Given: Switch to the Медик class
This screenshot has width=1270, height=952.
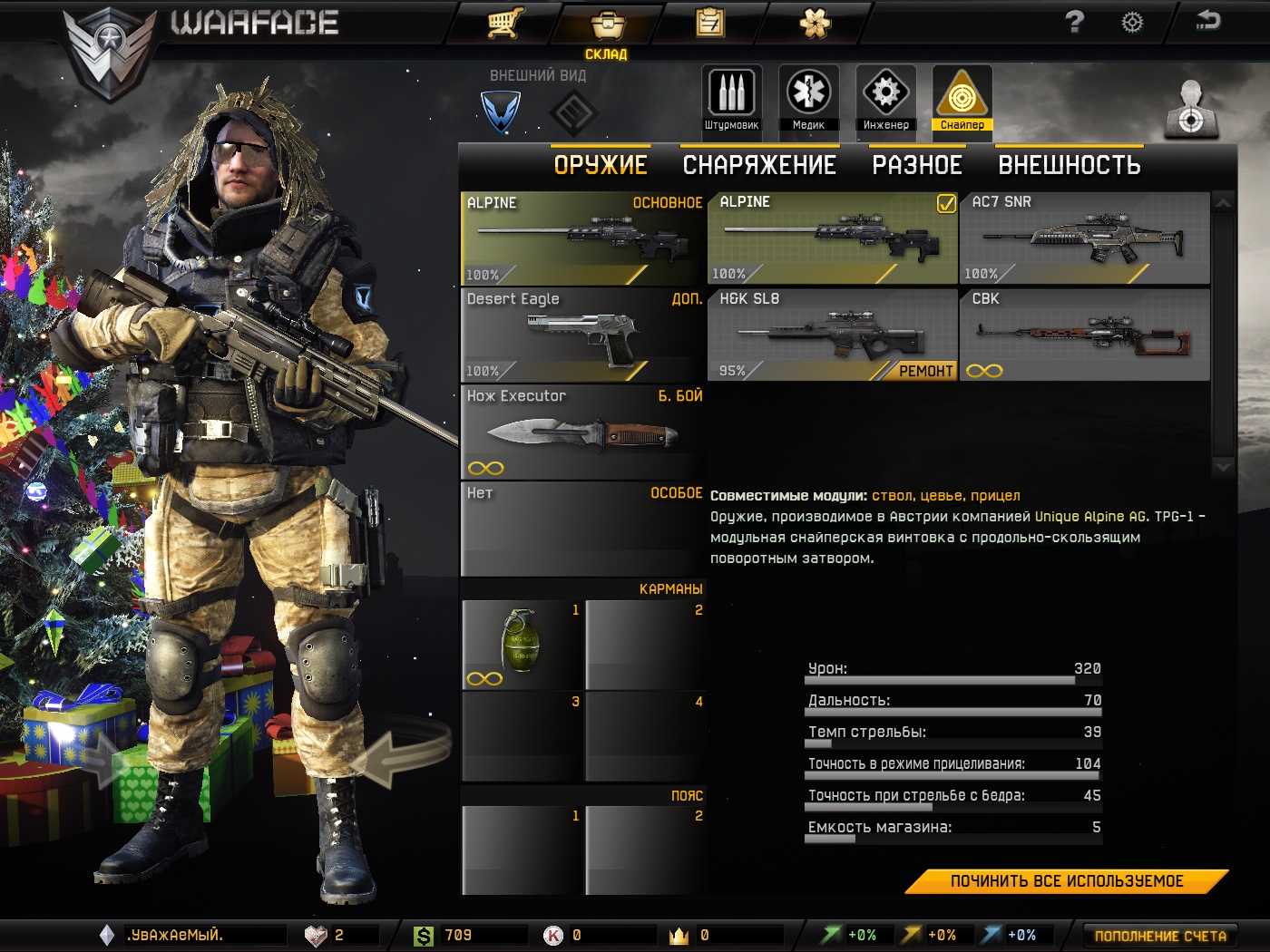Looking at the screenshot, I should tap(808, 99).
